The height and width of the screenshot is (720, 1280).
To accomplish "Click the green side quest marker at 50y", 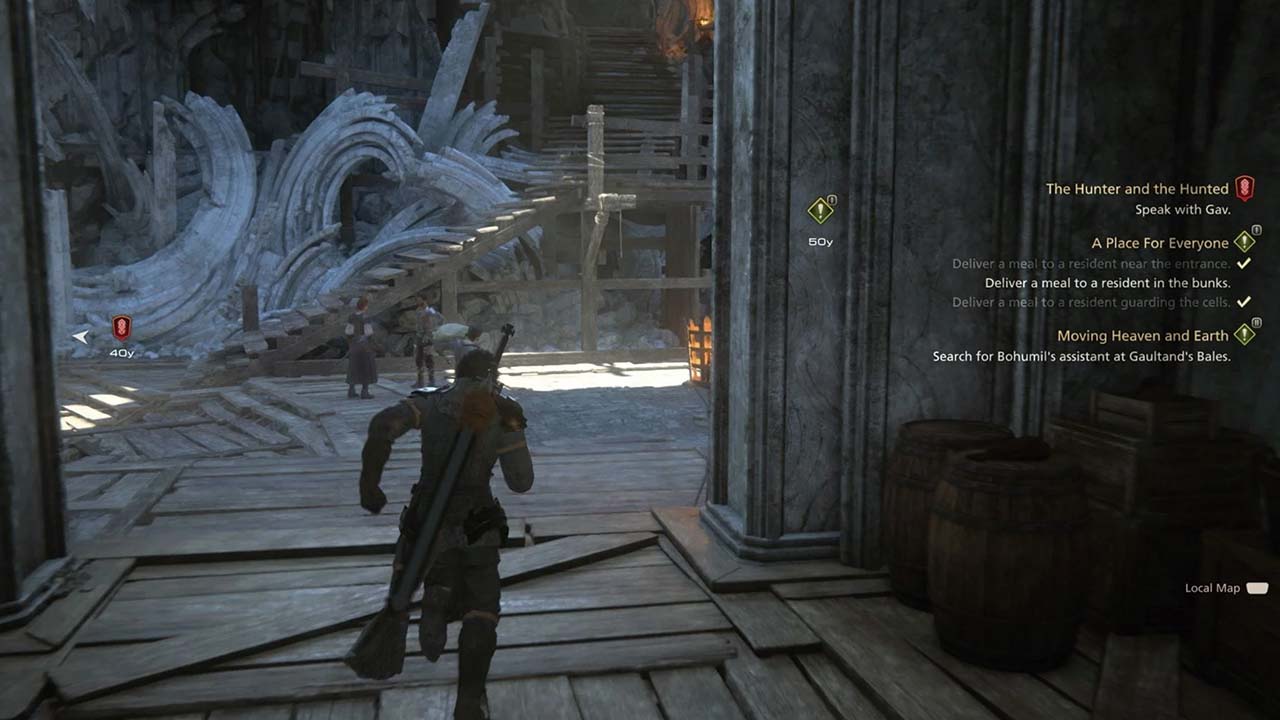I will 821,211.
